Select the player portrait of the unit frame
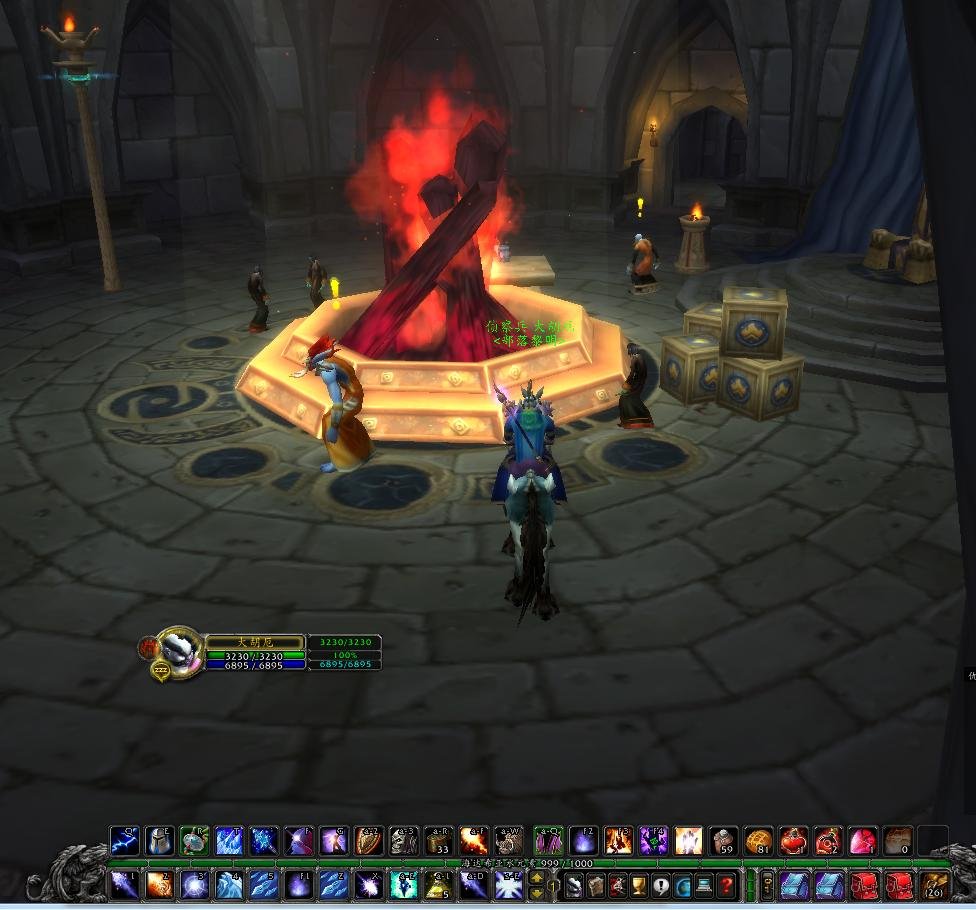This screenshot has width=976, height=910. tap(180, 648)
